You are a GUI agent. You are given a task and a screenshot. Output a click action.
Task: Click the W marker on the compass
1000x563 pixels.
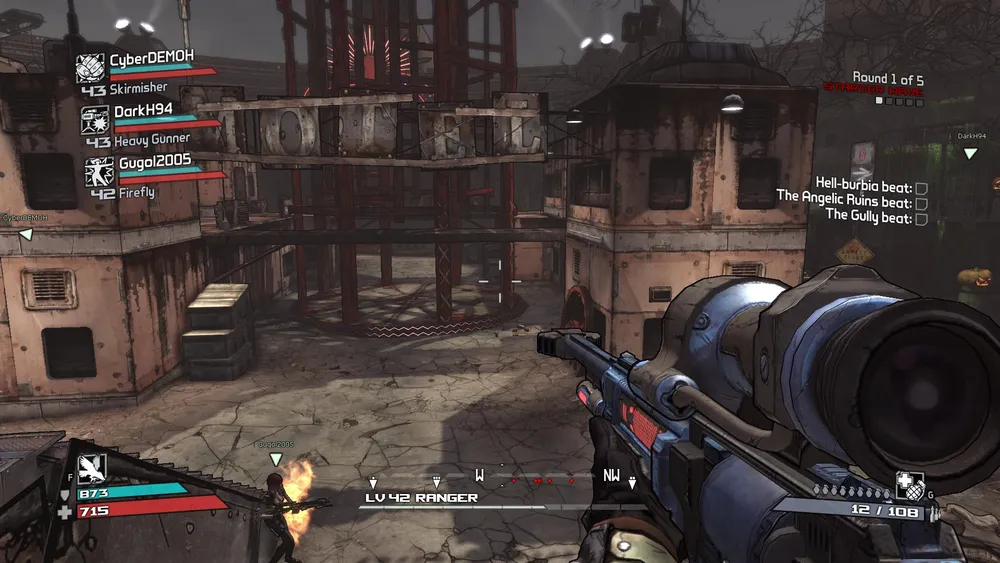[x=480, y=475]
